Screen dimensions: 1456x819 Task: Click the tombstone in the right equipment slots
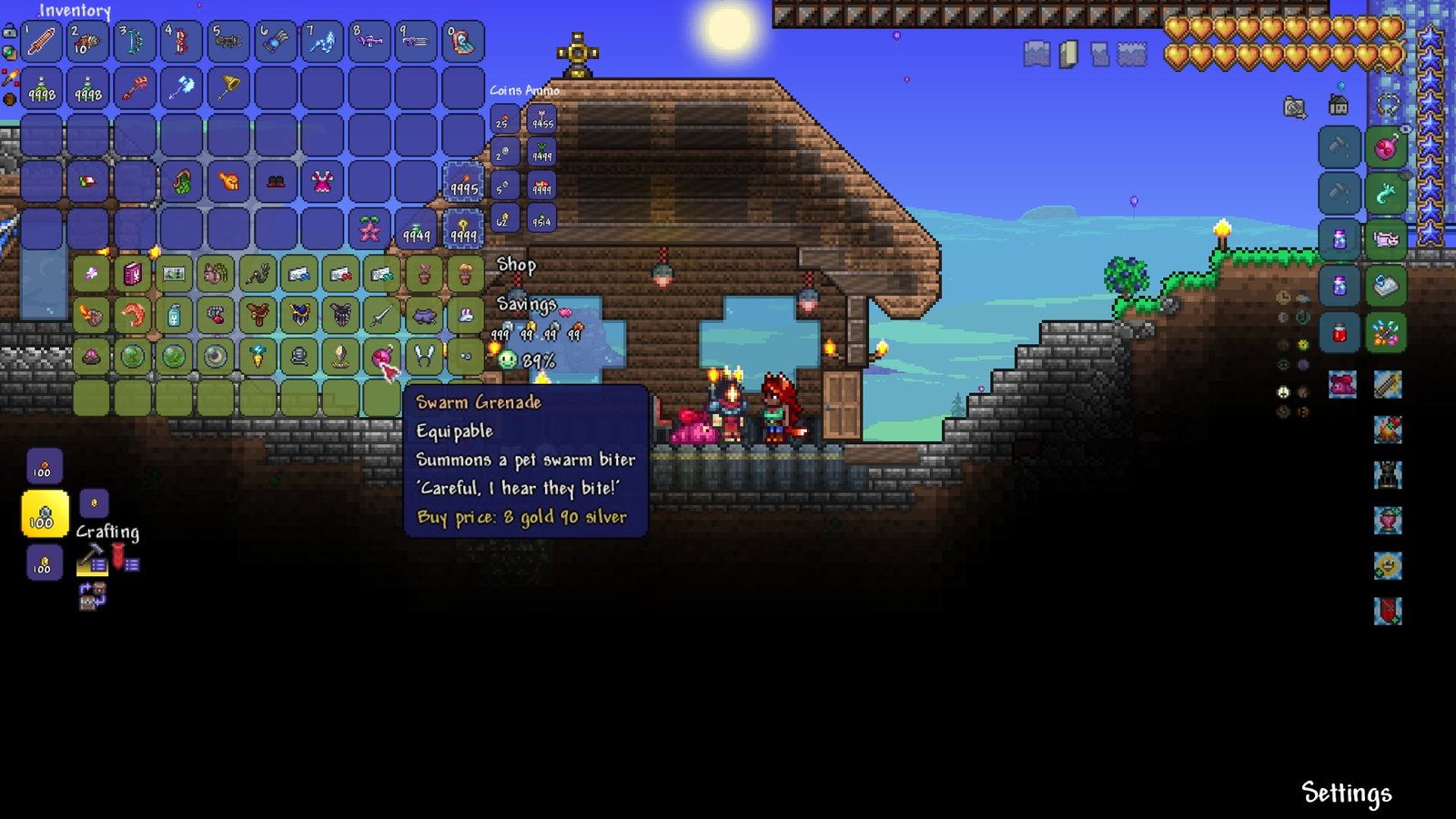click(x=1386, y=473)
